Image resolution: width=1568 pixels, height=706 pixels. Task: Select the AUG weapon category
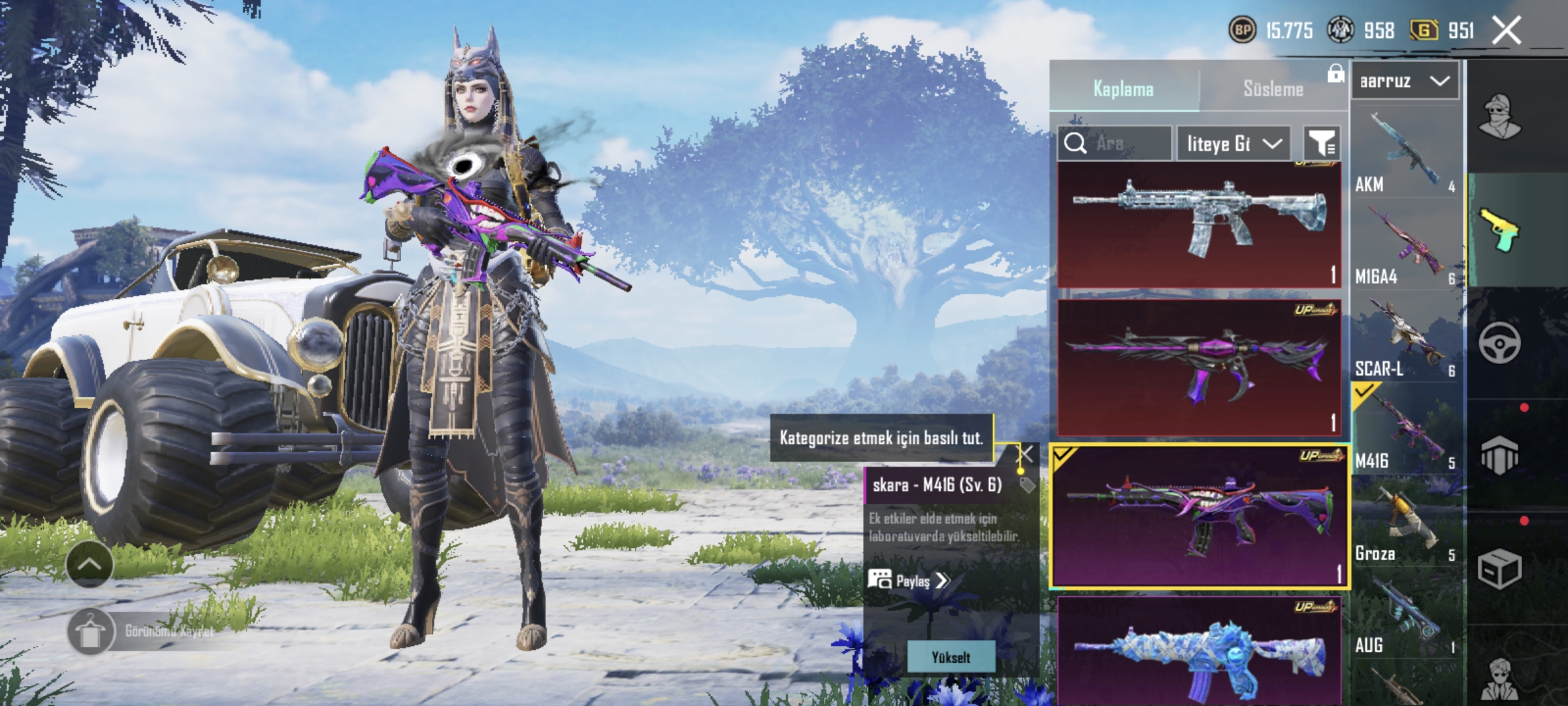1406,614
